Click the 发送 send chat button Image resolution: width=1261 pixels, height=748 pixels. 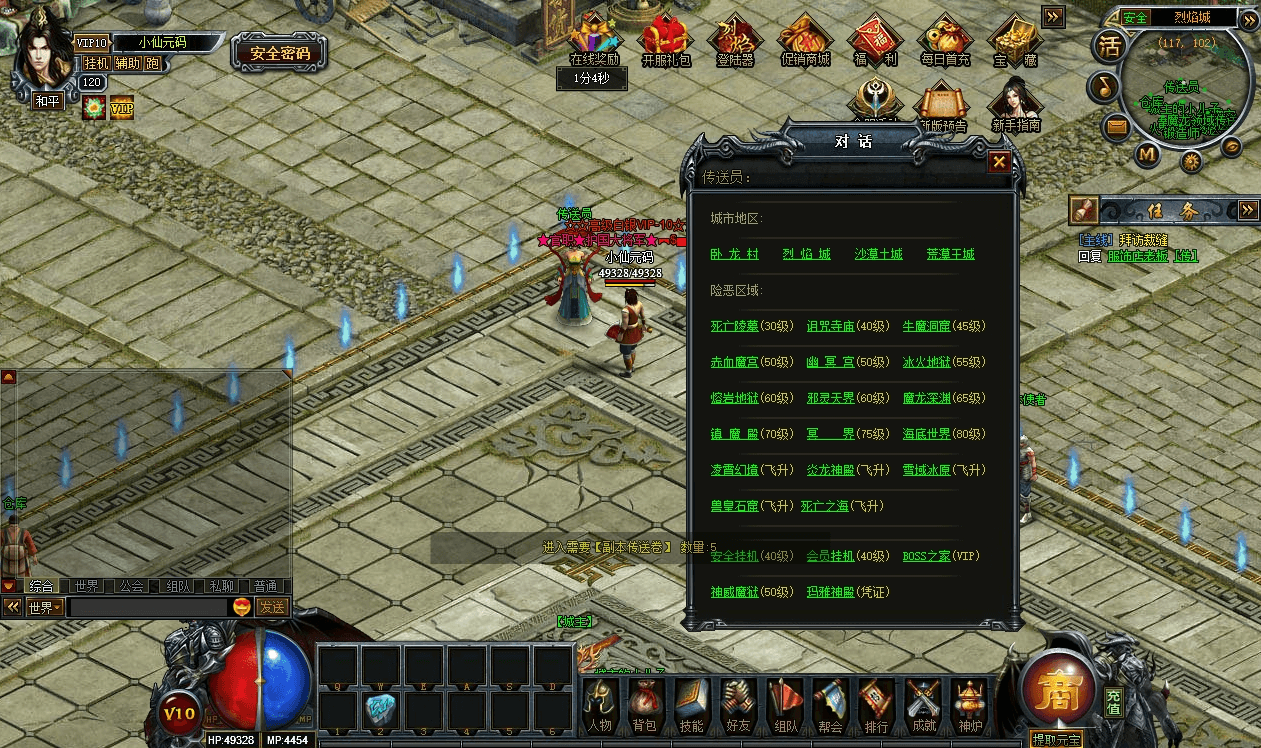271,607
